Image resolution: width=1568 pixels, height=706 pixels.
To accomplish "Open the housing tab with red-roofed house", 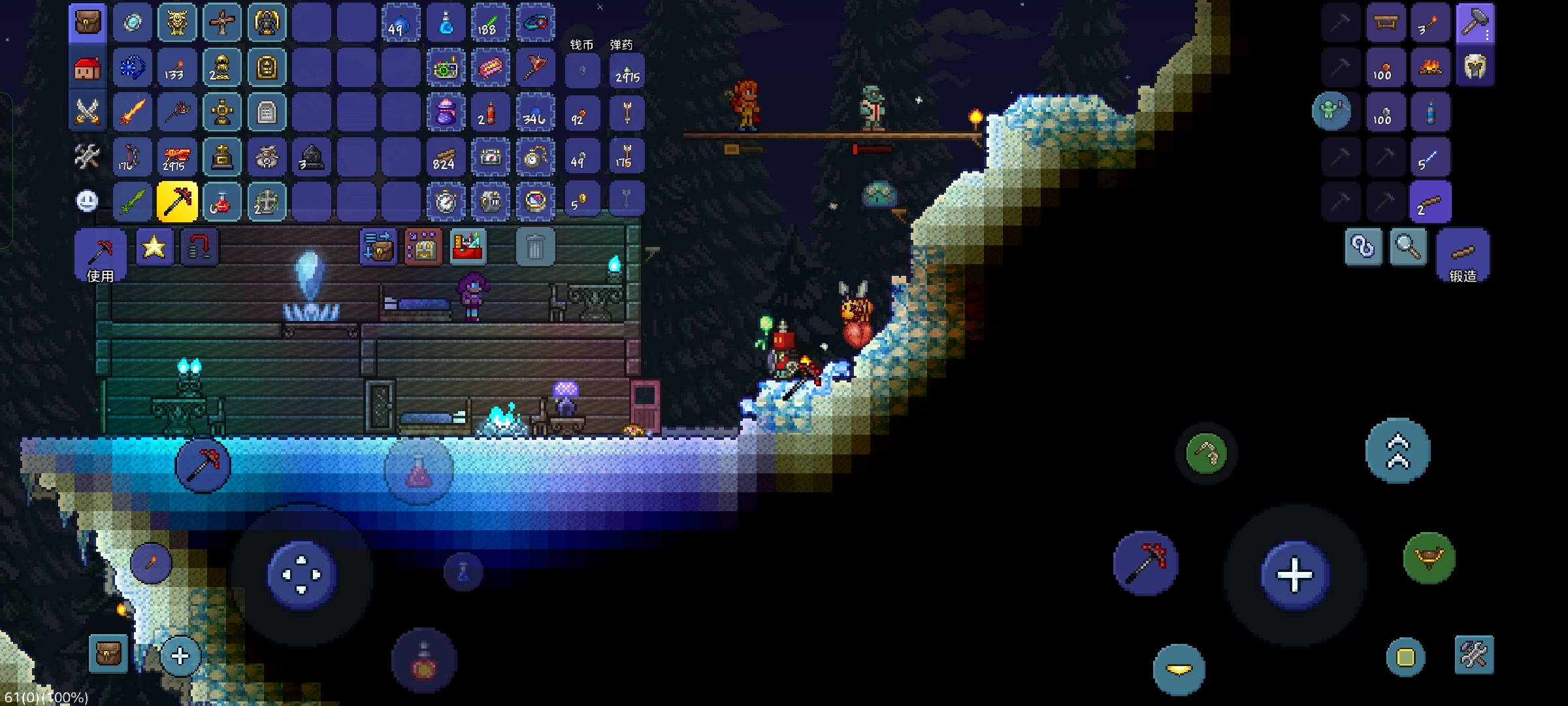I will click(88, 67).
